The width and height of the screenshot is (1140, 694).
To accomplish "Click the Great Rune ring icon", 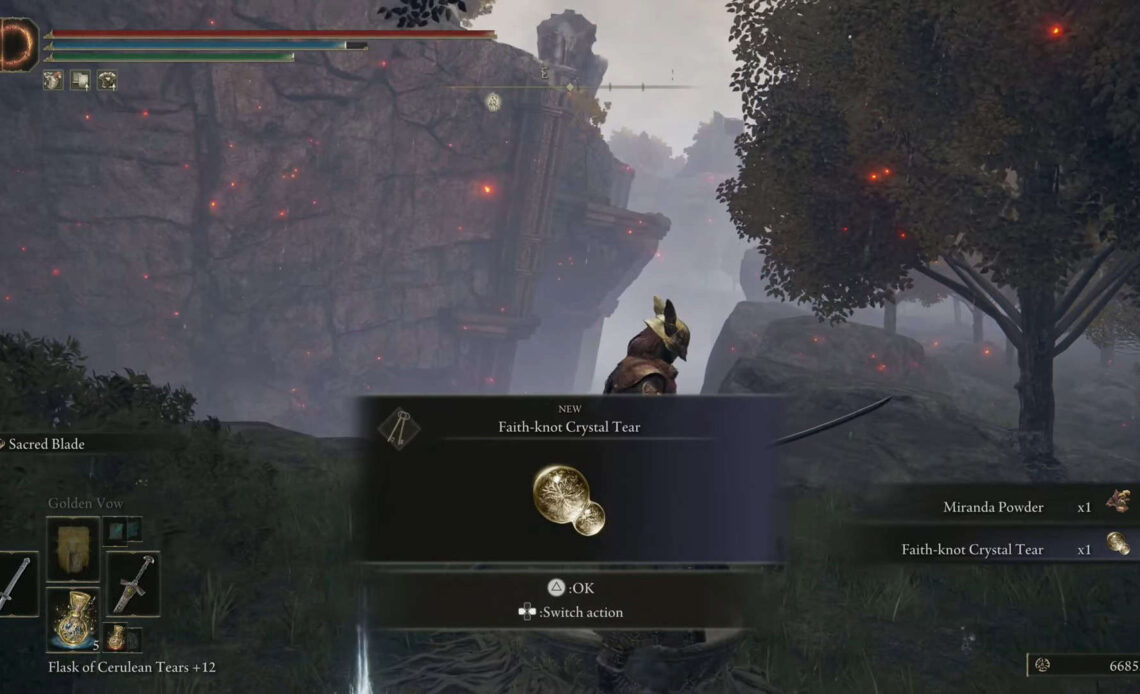I will click(16, 45).
